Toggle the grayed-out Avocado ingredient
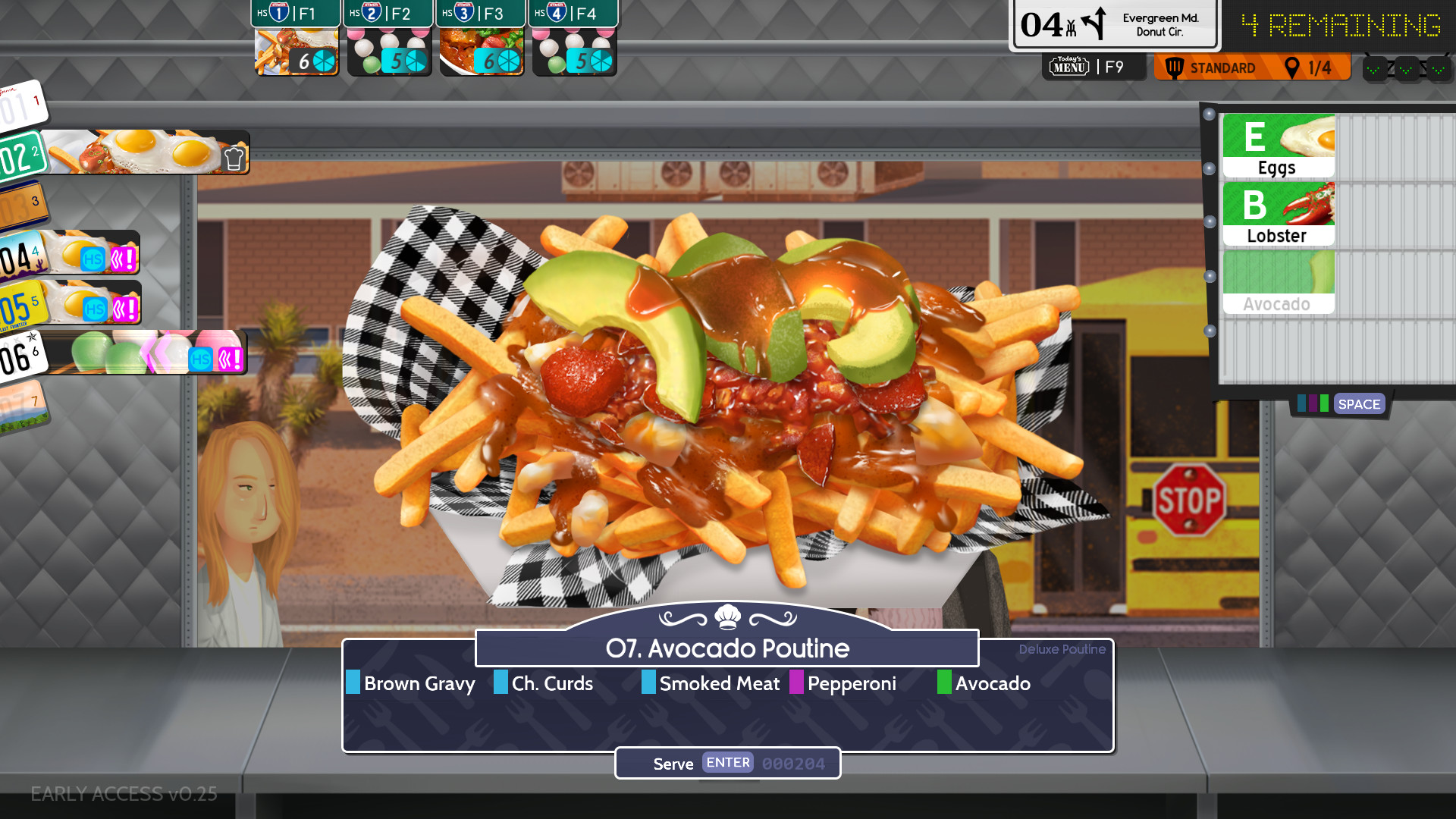Screen dimensions: 1456x819 tap(1278, 281)
